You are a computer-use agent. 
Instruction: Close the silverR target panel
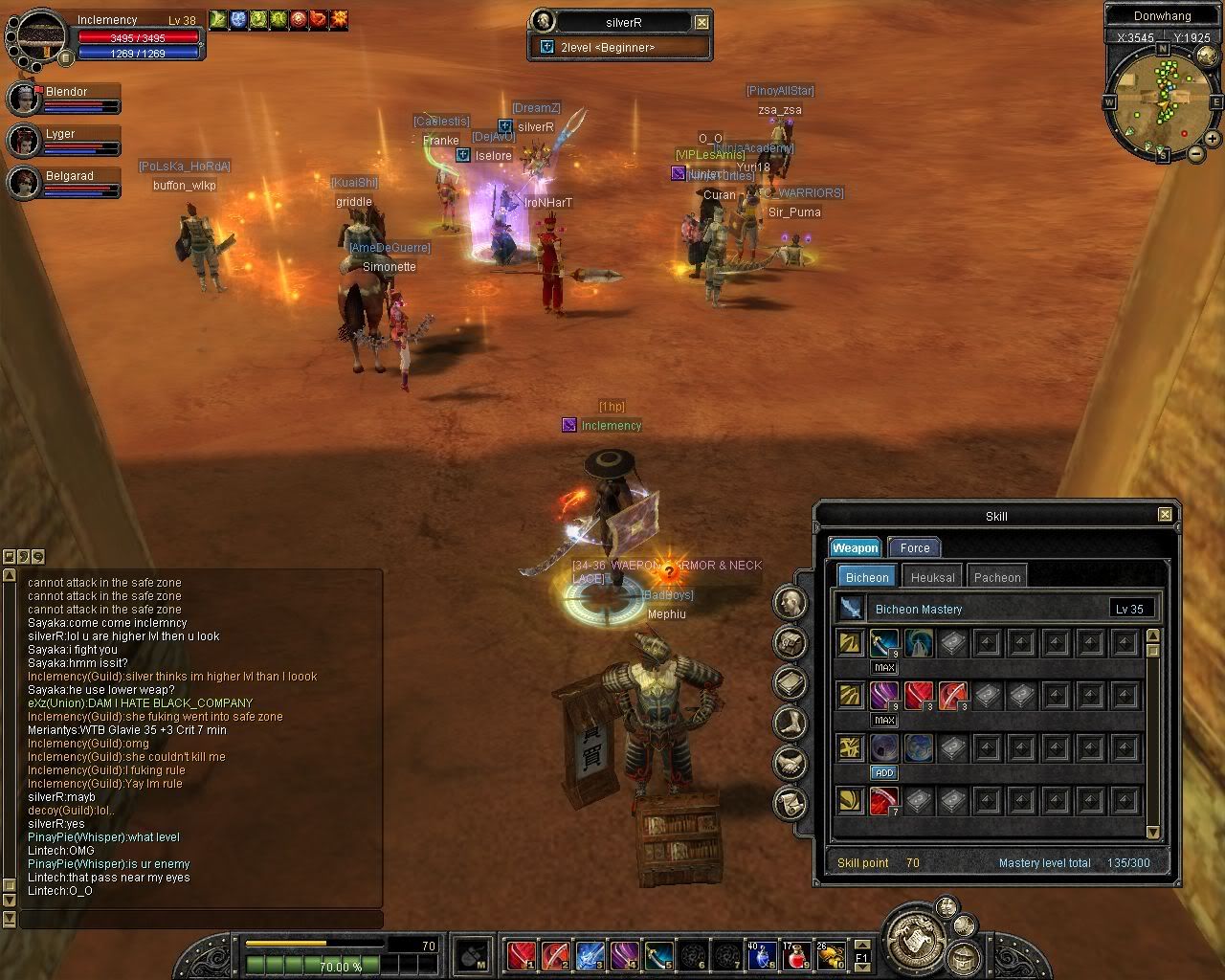[702, 22]
